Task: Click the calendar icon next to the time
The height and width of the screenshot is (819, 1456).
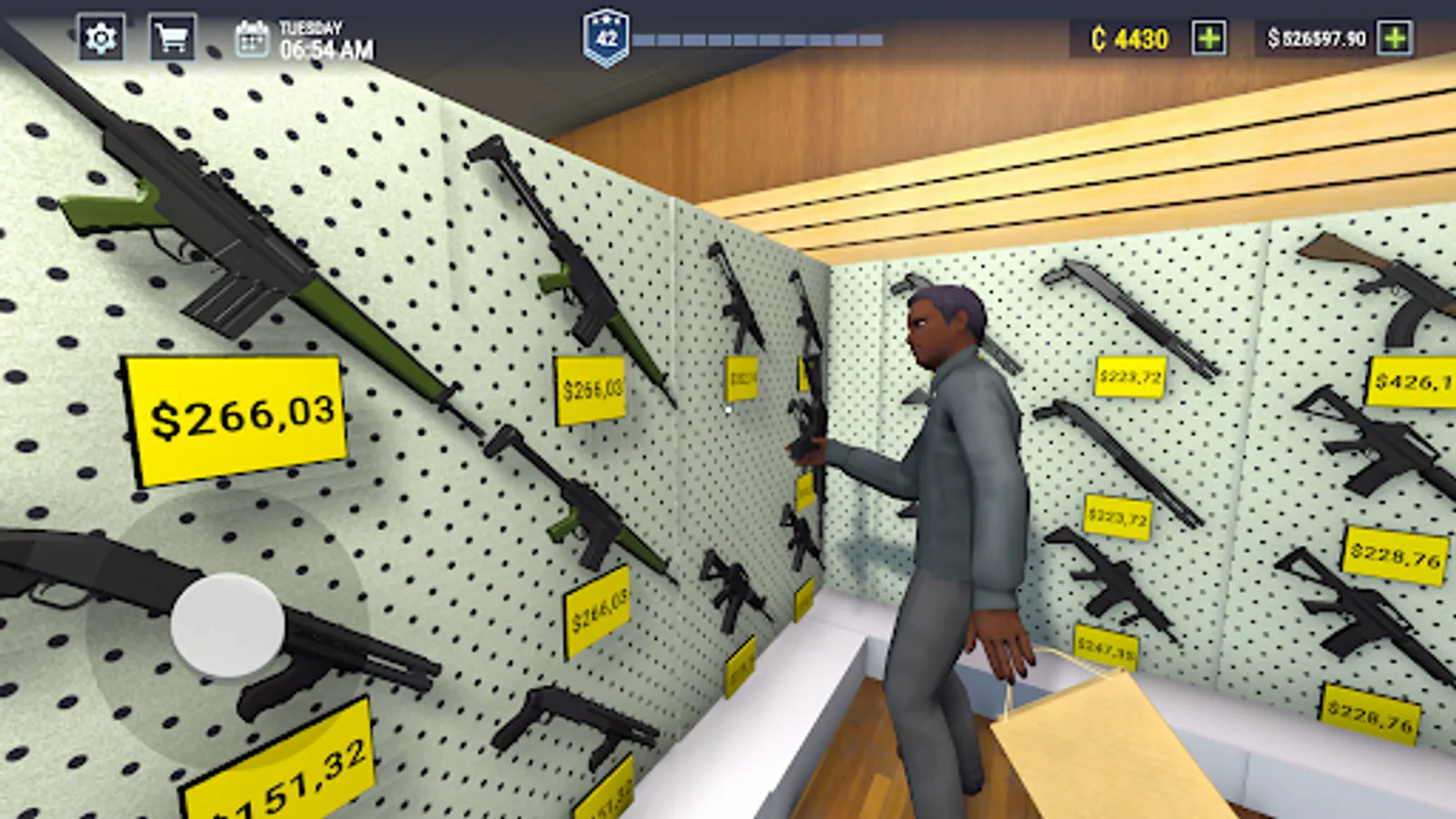Action: tap(252, 39)
